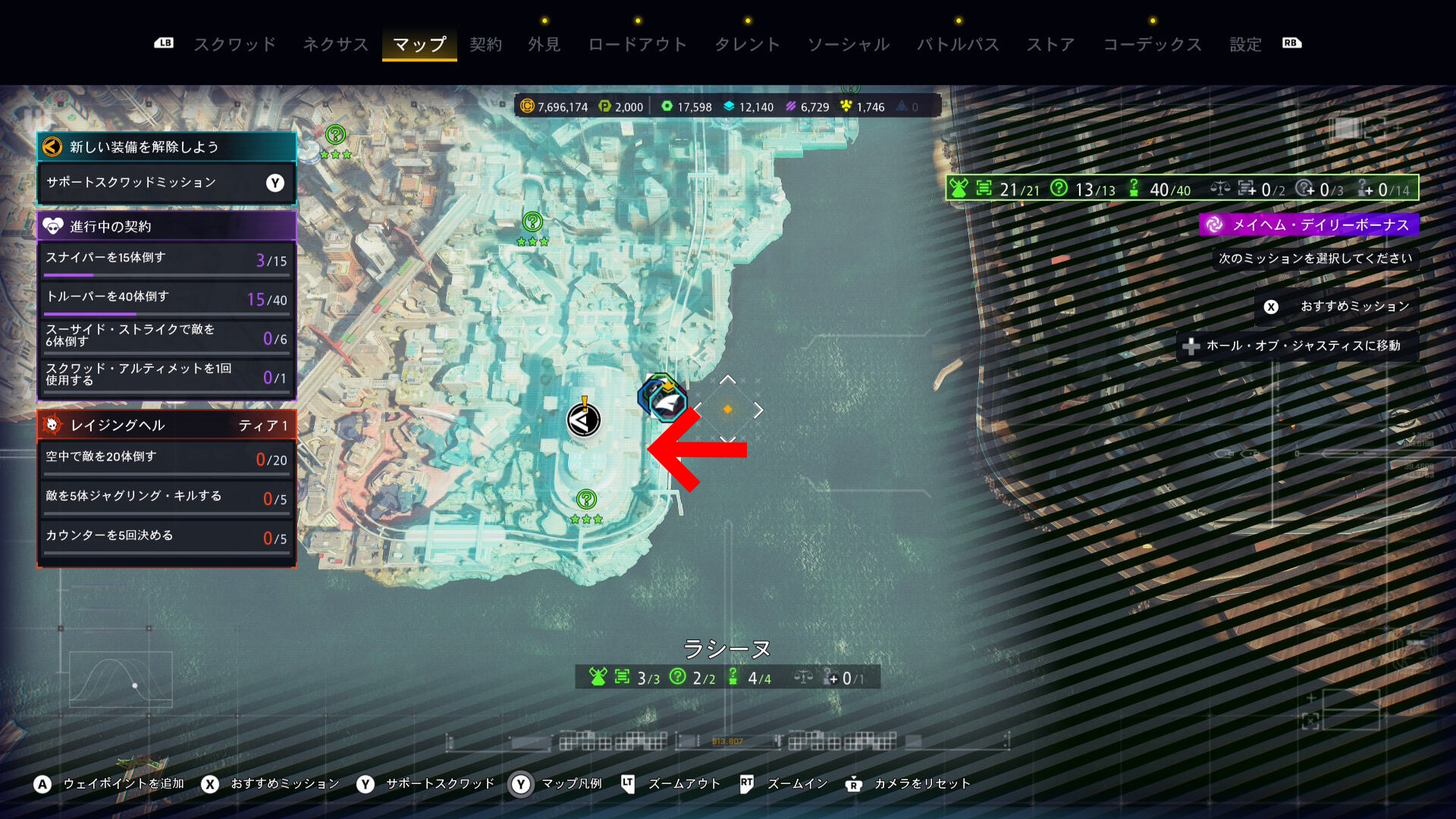
Task: Select the レイジングヘル ティア1 header
Action: coord(166,425)
